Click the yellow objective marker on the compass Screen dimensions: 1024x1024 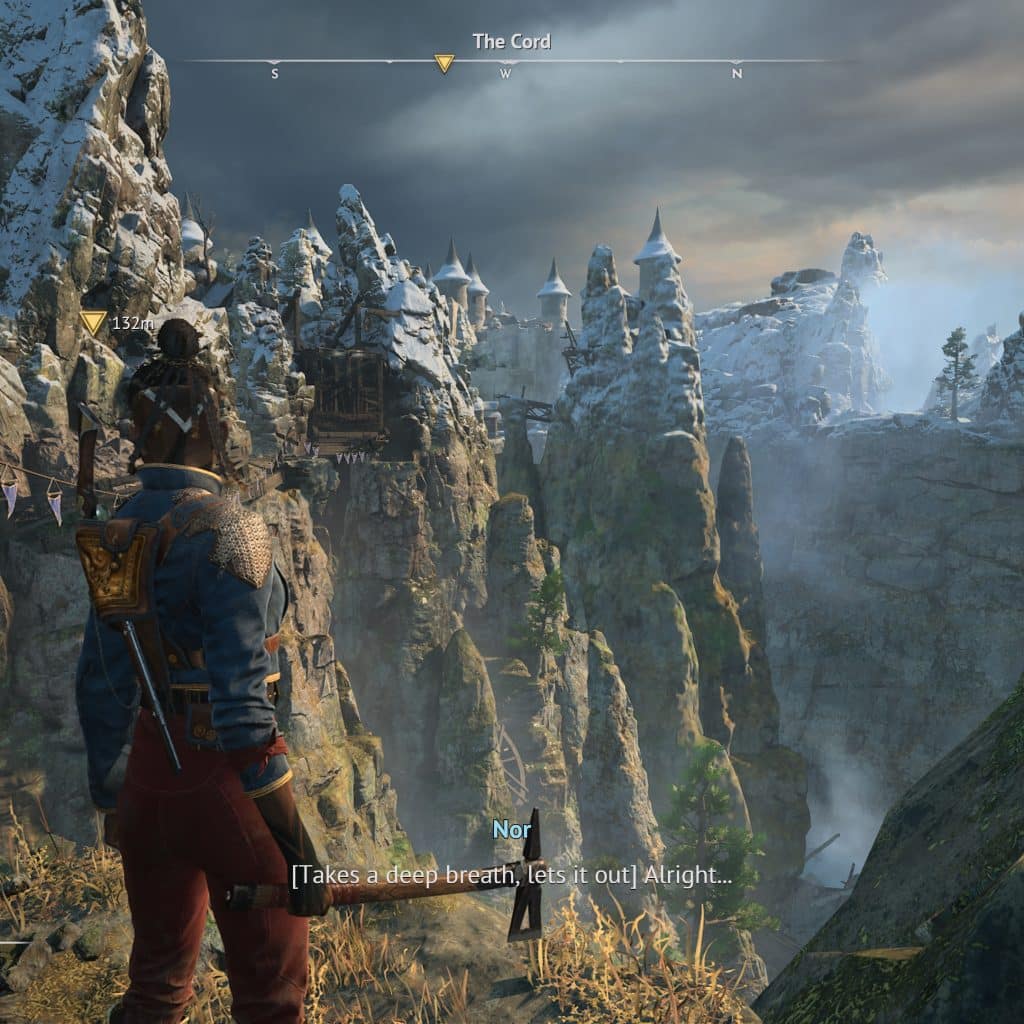[x=444, y=64]
